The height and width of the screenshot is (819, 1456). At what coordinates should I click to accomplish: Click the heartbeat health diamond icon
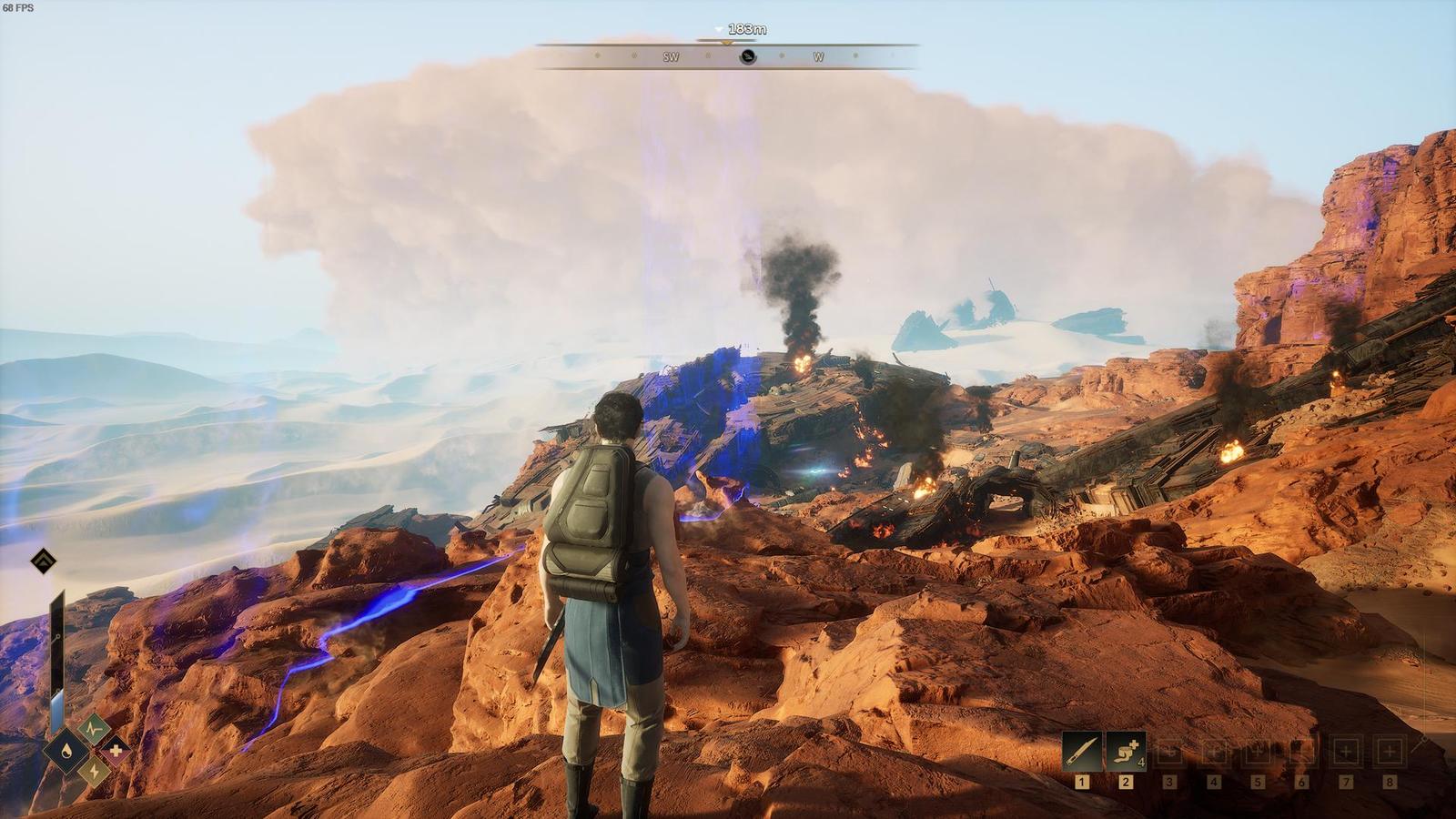[x=94, y=728]
